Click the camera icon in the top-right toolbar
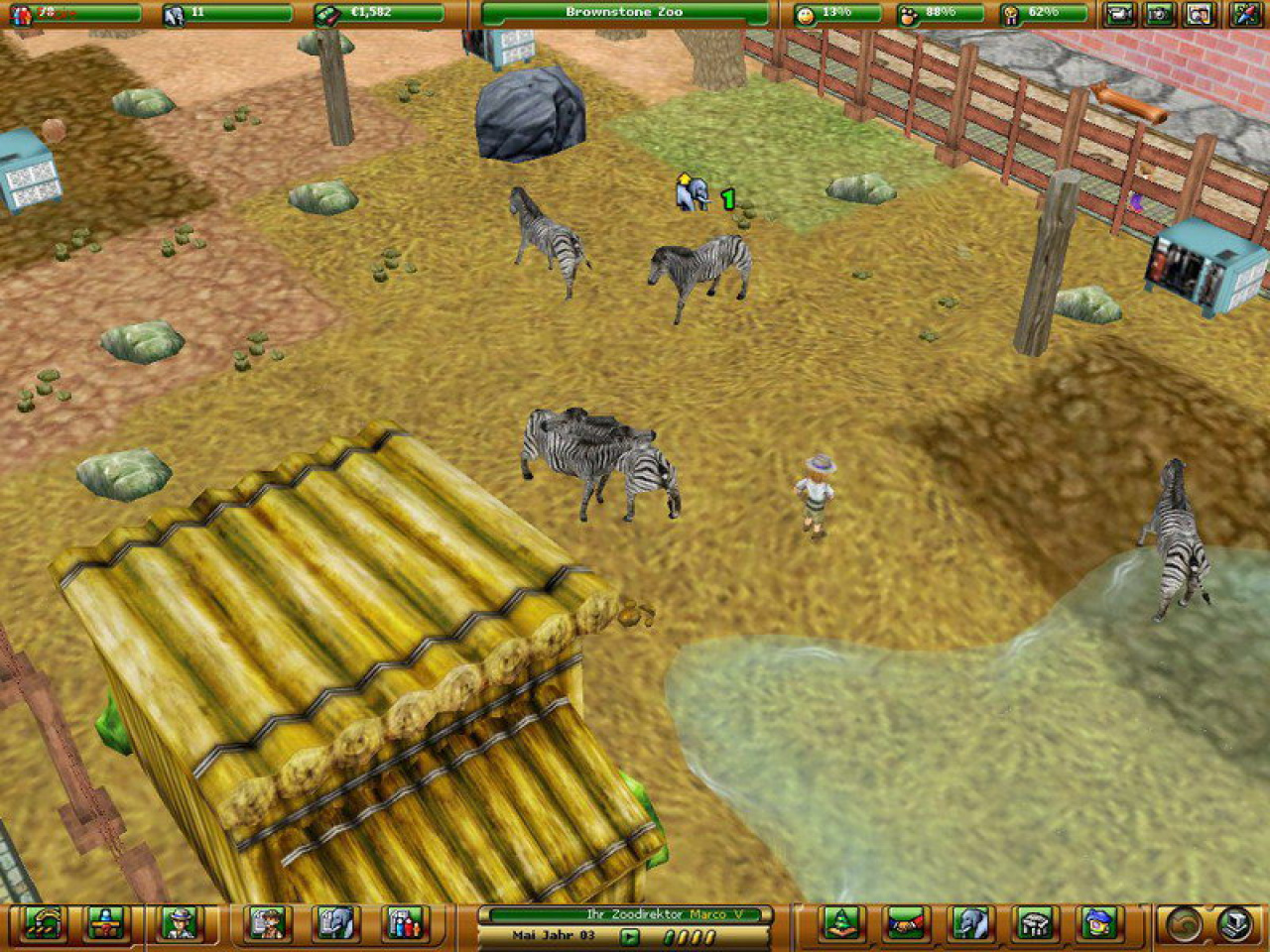1270x952 pixels. [x=1119, y=12]
